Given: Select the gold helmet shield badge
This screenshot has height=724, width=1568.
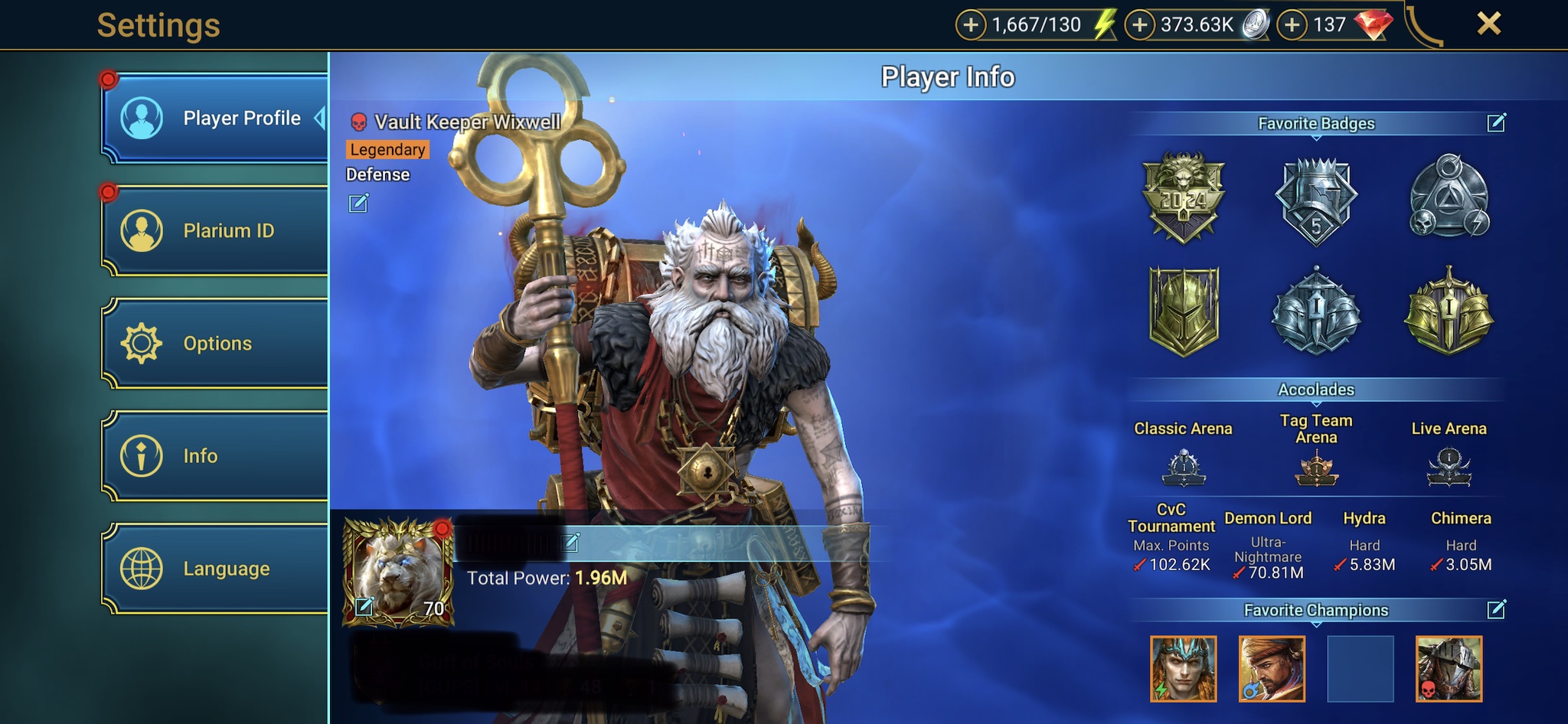Looking at the screenshot, I should (1184, 311).
